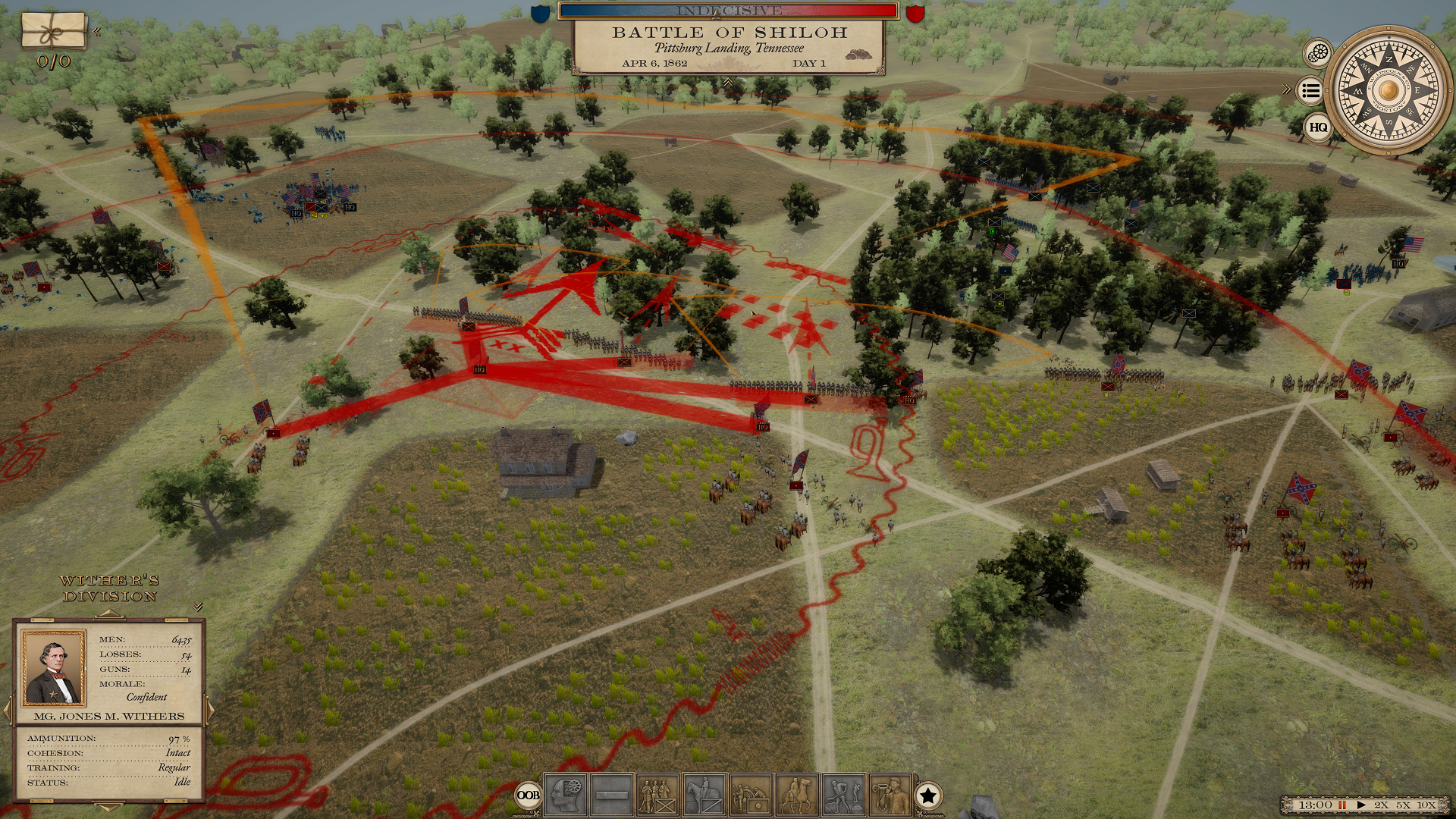The width and height of the screenshot is (1456, 819).
Task: Open the OOB order of battle
Action: (529, 795)
